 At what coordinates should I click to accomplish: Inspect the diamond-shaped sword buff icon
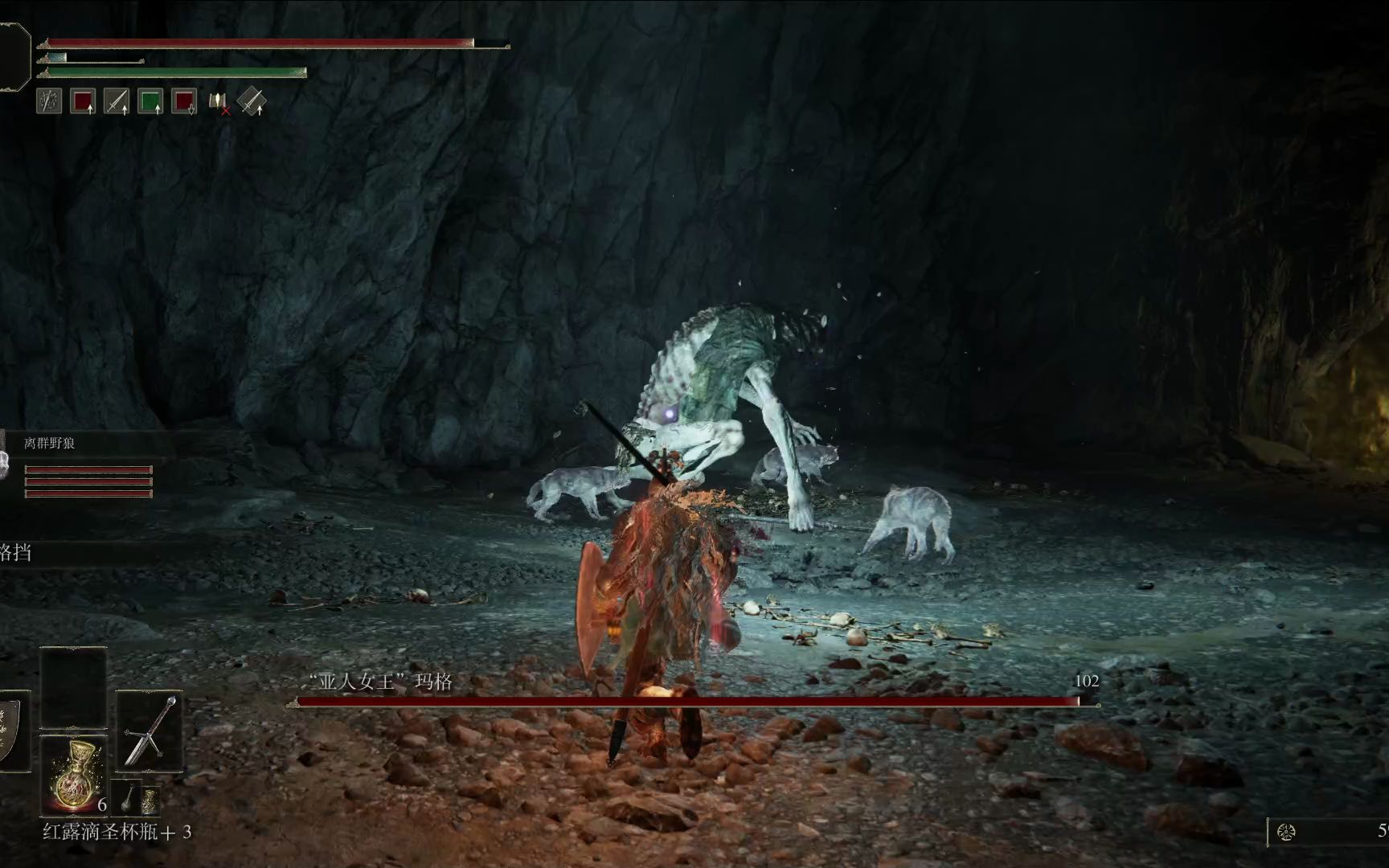pos(252,101)
